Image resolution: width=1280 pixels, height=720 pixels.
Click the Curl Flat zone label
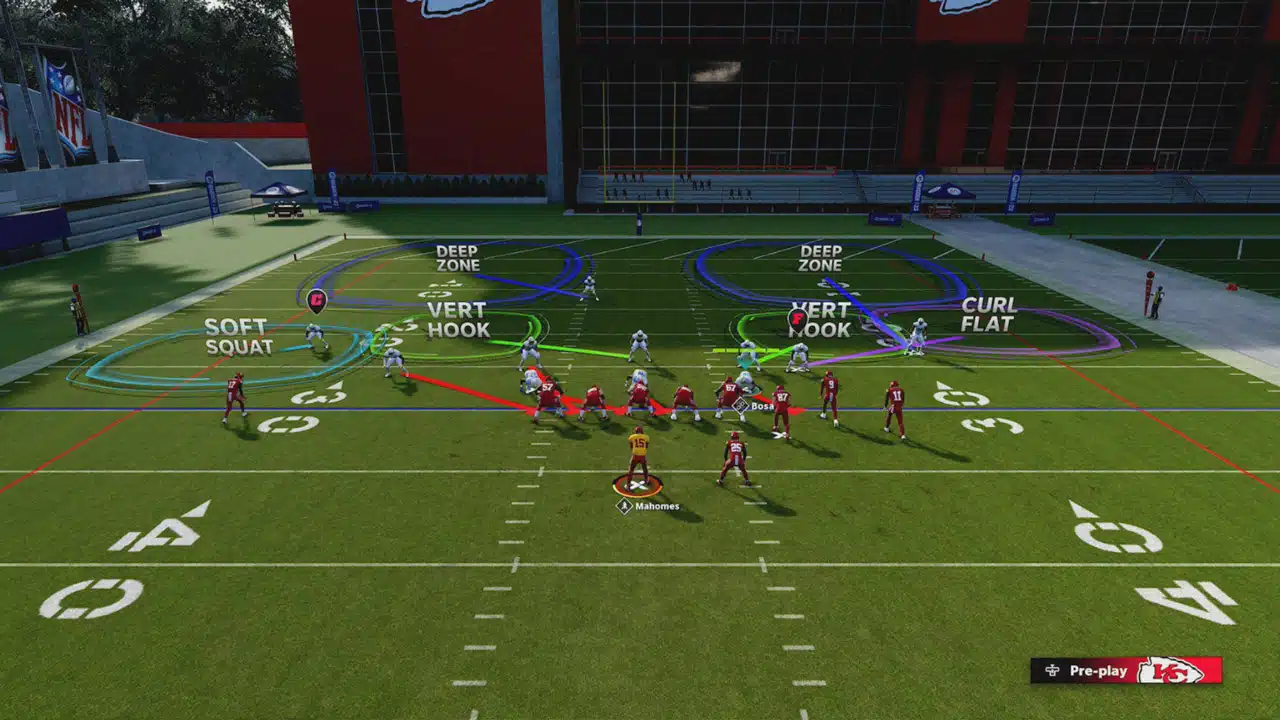coord(988,314)
